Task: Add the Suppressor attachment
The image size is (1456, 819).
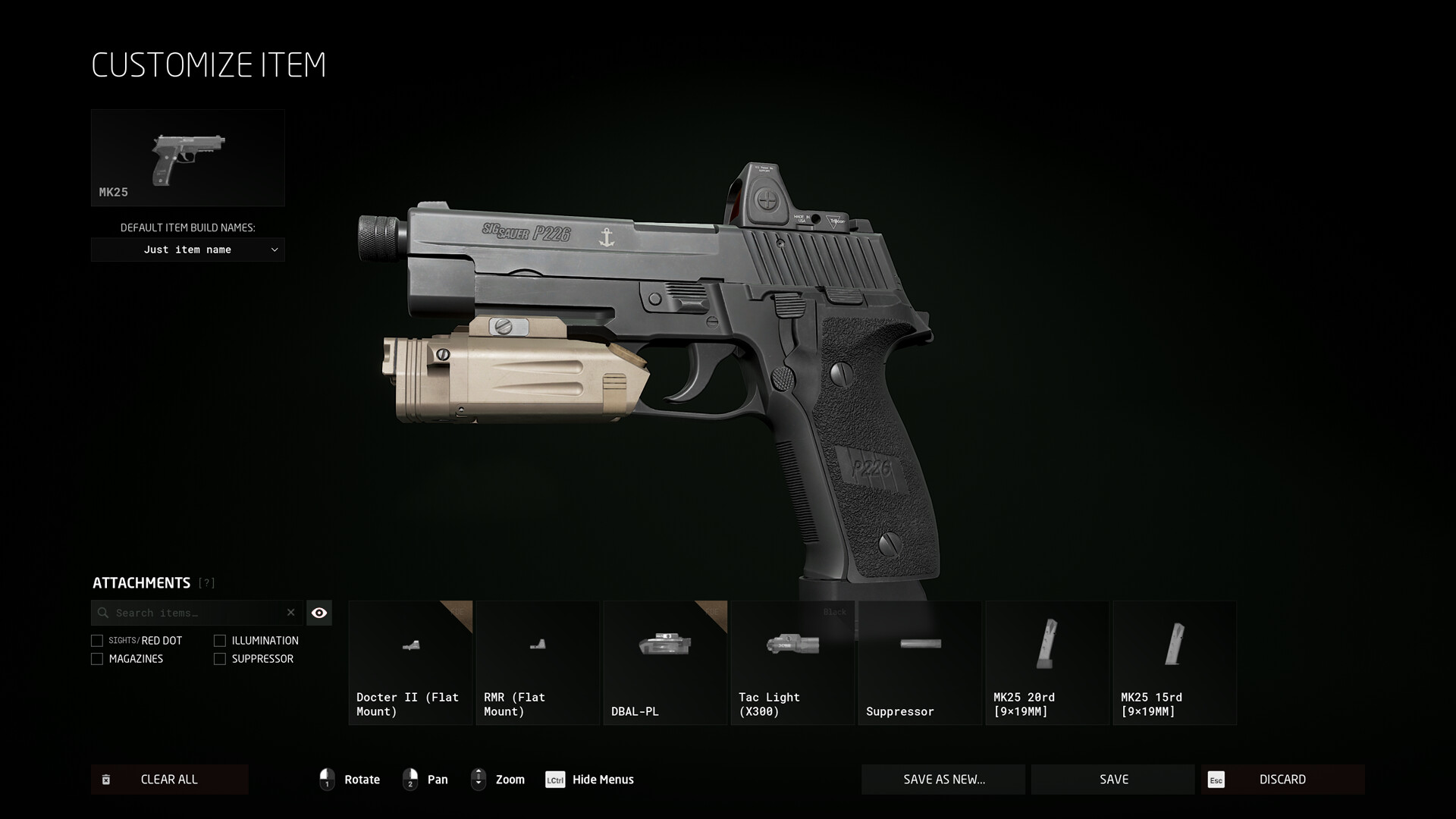Action: (x=920, y=663)
